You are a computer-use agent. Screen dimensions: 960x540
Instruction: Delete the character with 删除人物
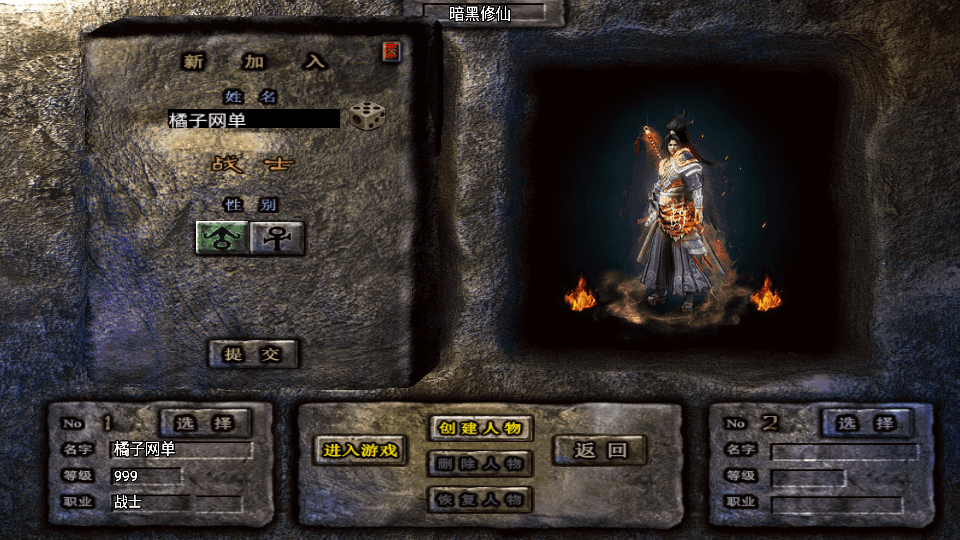click(x=480, y=464)
